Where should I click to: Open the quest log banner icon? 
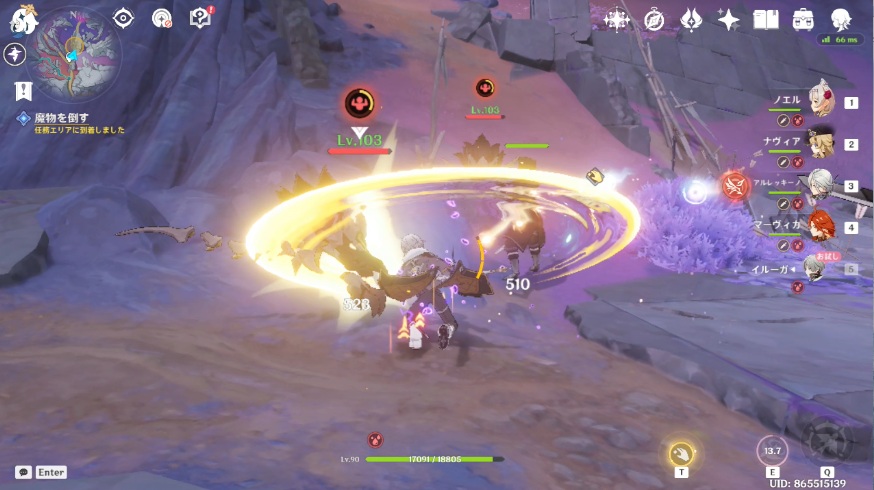click(x=22, y=91)
